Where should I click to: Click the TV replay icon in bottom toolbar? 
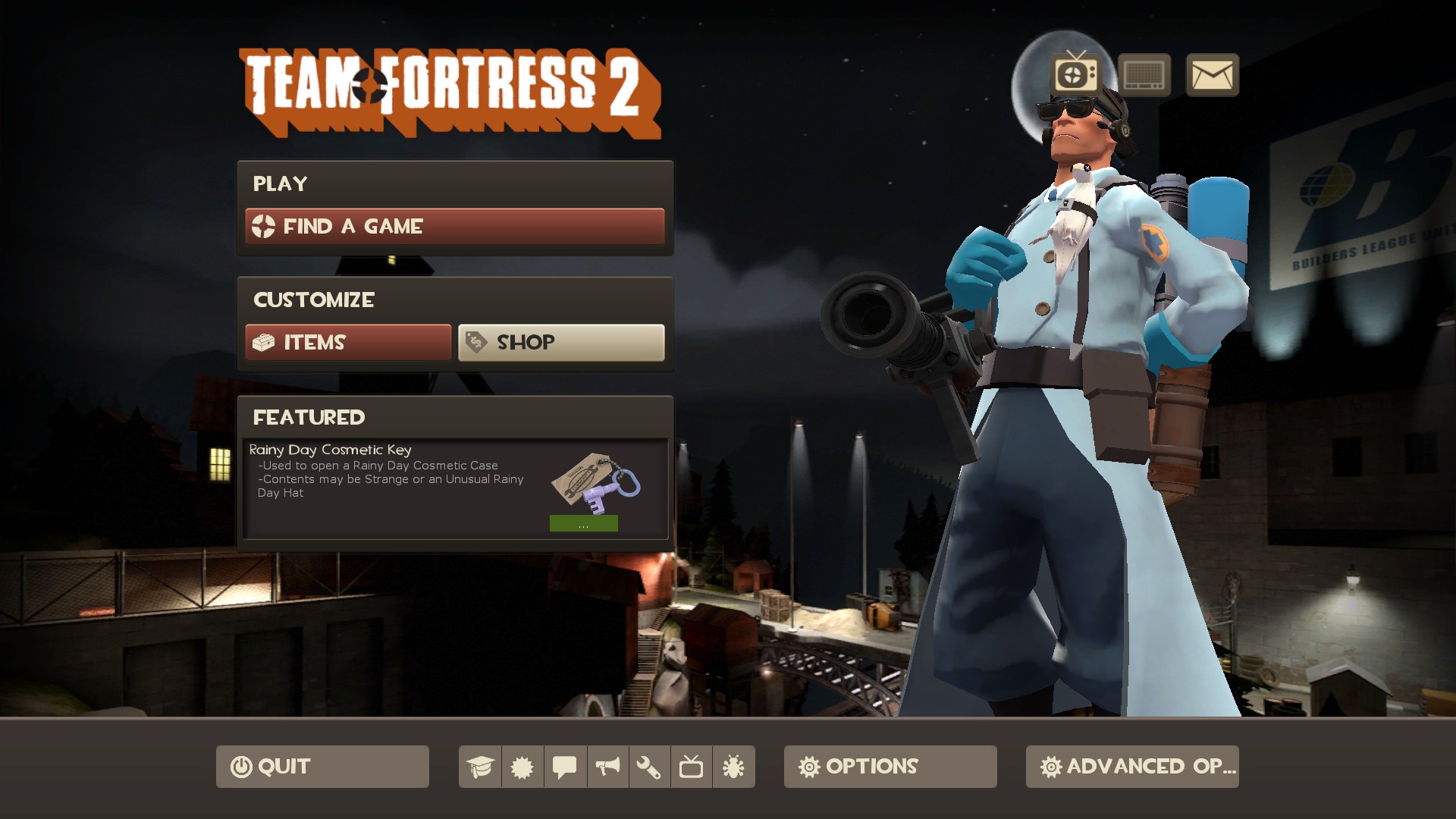(692, 767)
